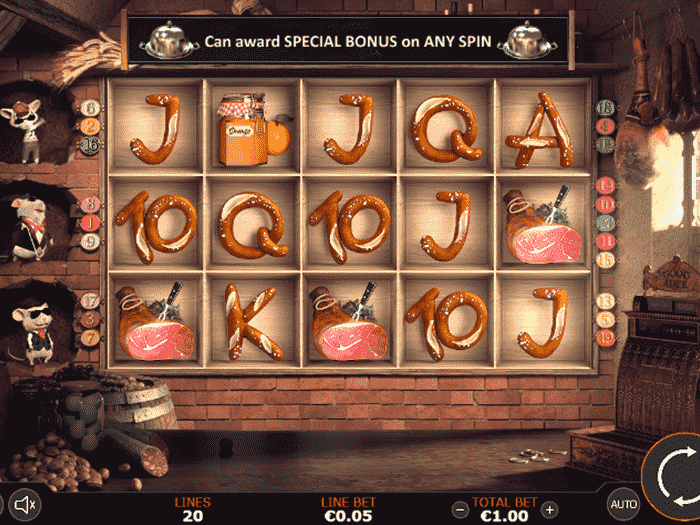Show payline 14 using its marker
This screenshot has height=525, width=700.
pyautogui.click(x=604, y=185)
